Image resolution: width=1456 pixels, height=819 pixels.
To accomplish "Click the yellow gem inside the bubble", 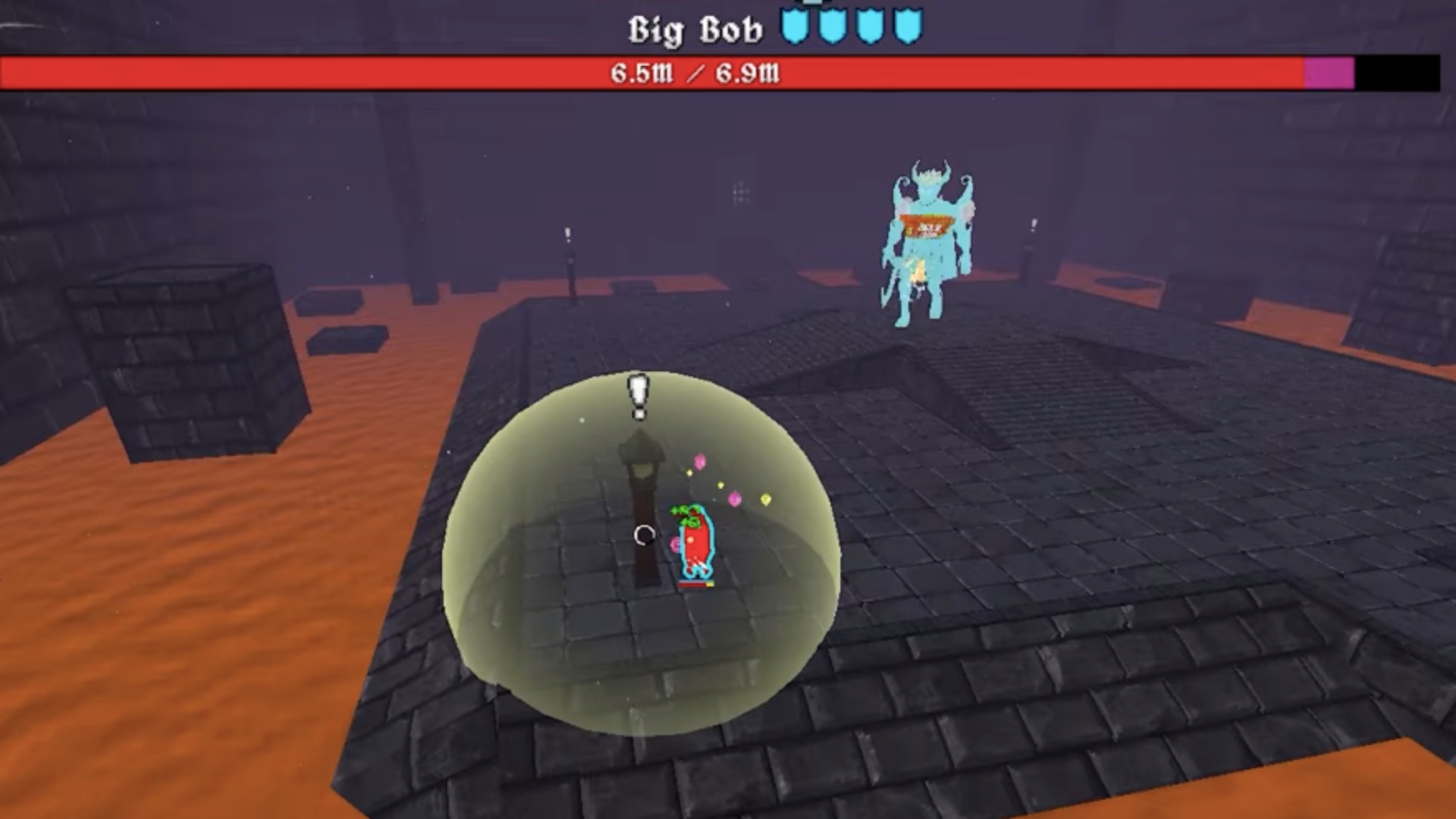I will click(765, 498).
